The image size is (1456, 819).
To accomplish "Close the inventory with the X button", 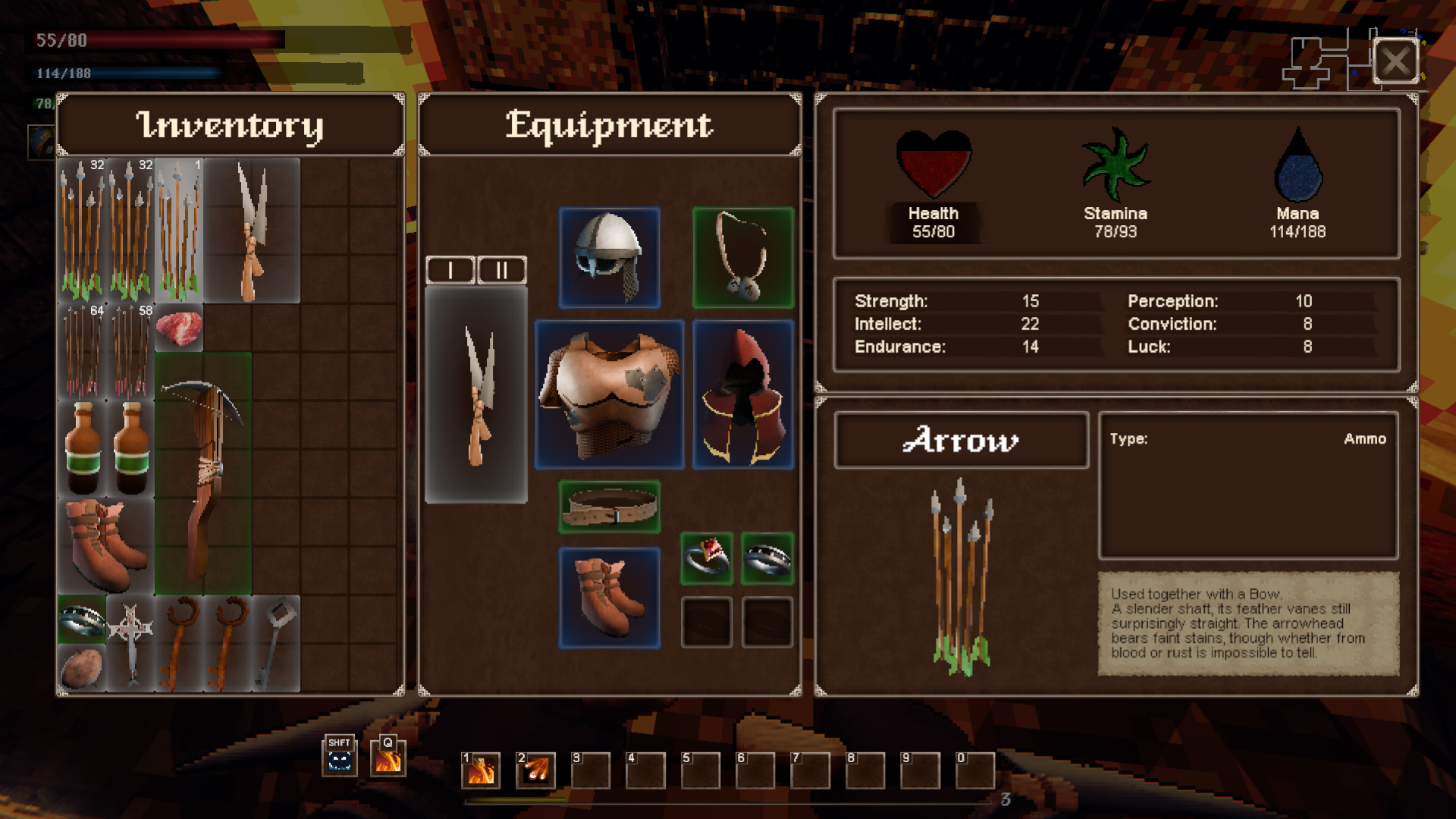I will tap(1395, 61).
